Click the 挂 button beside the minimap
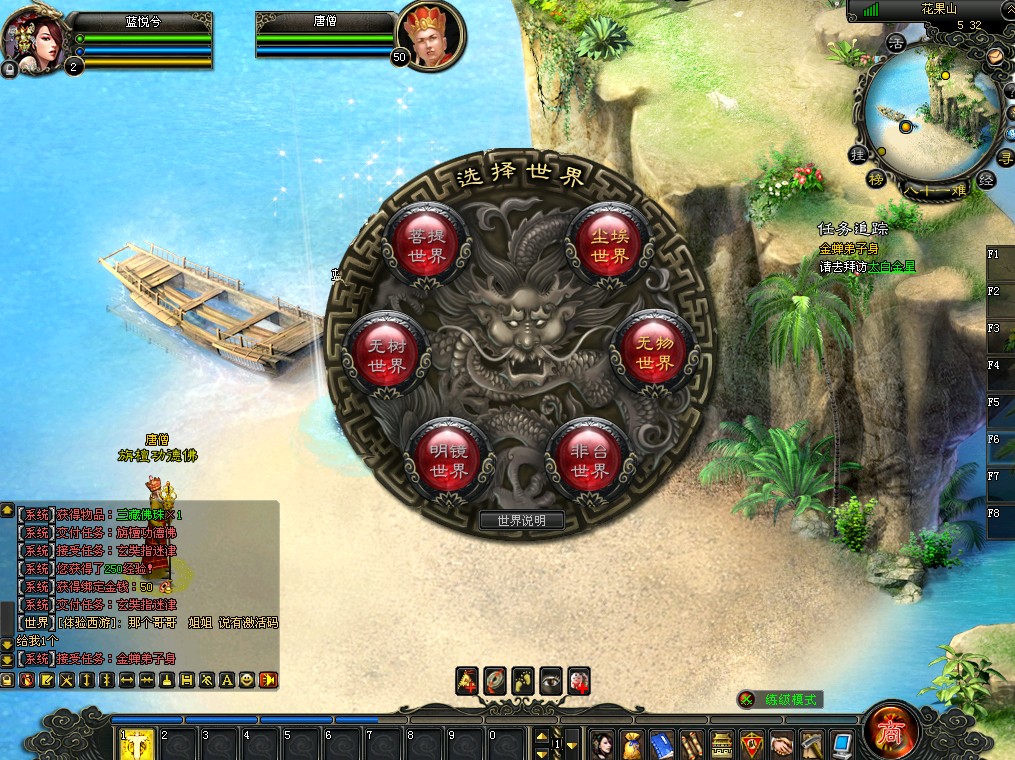 coord(857,155)
